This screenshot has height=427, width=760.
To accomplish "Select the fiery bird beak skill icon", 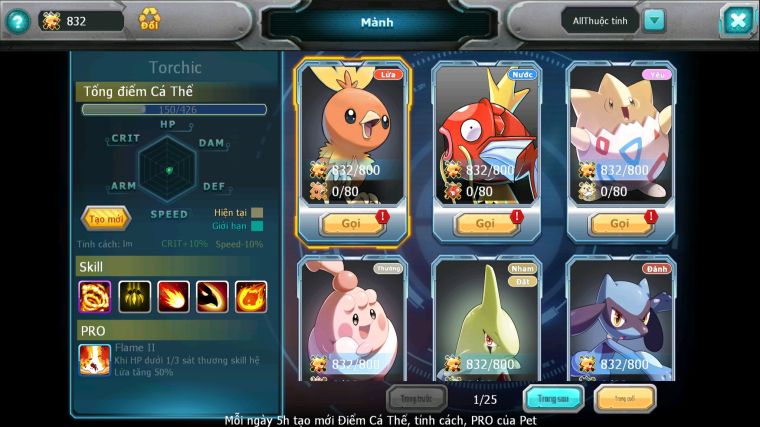I will coord(212,296).
